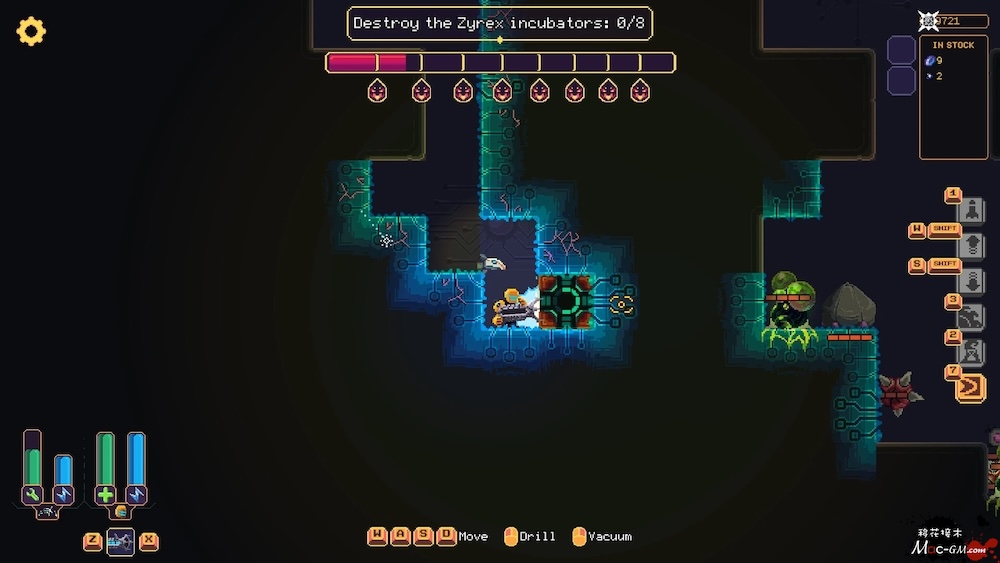Image resolution: width=1000 pixels, height=563 pixels.
Task: Click the pilot helmet portrait icon
Action: [x=121, y=512]
